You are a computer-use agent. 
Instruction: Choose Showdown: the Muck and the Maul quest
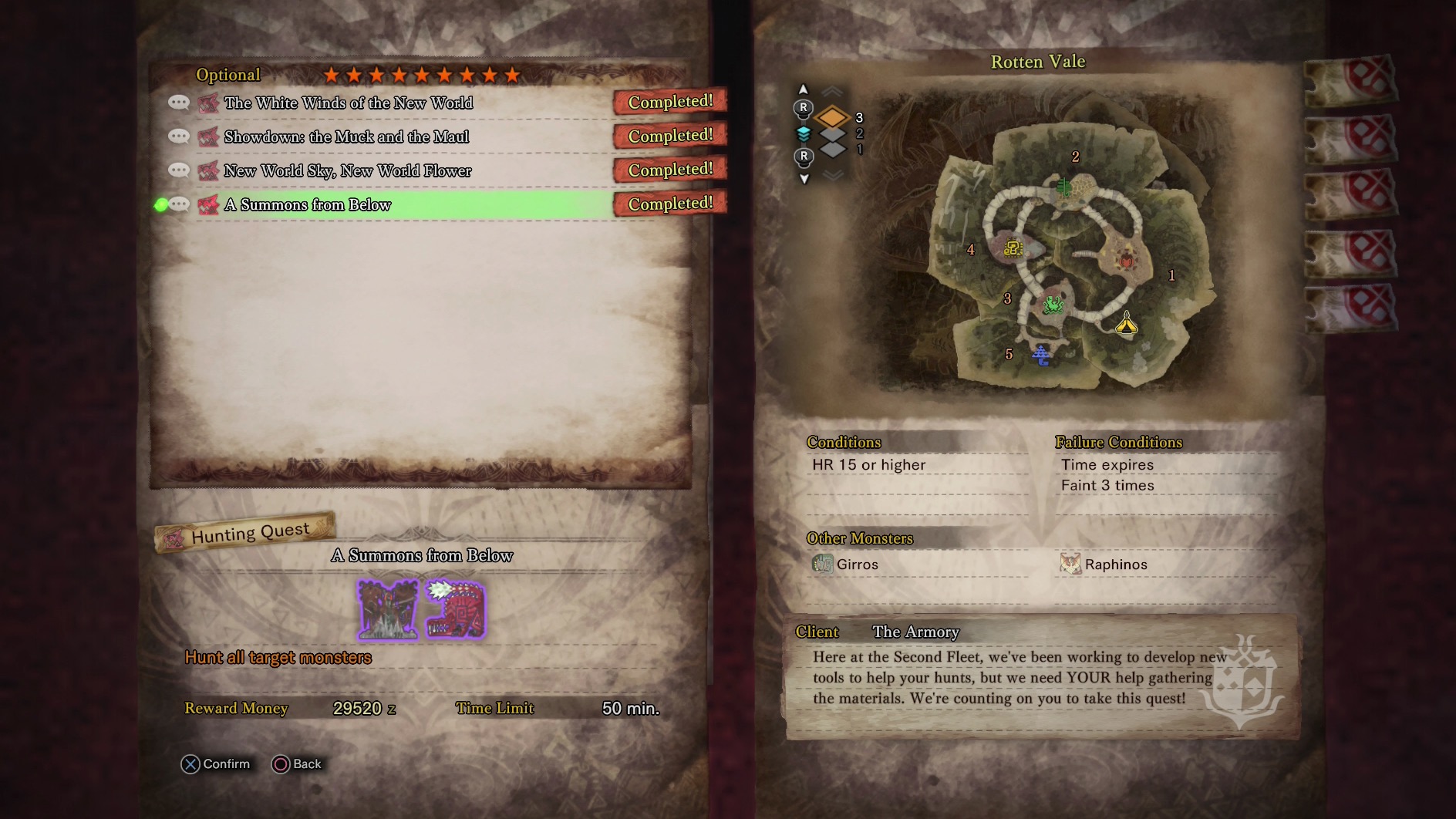(x=346, y=136)
